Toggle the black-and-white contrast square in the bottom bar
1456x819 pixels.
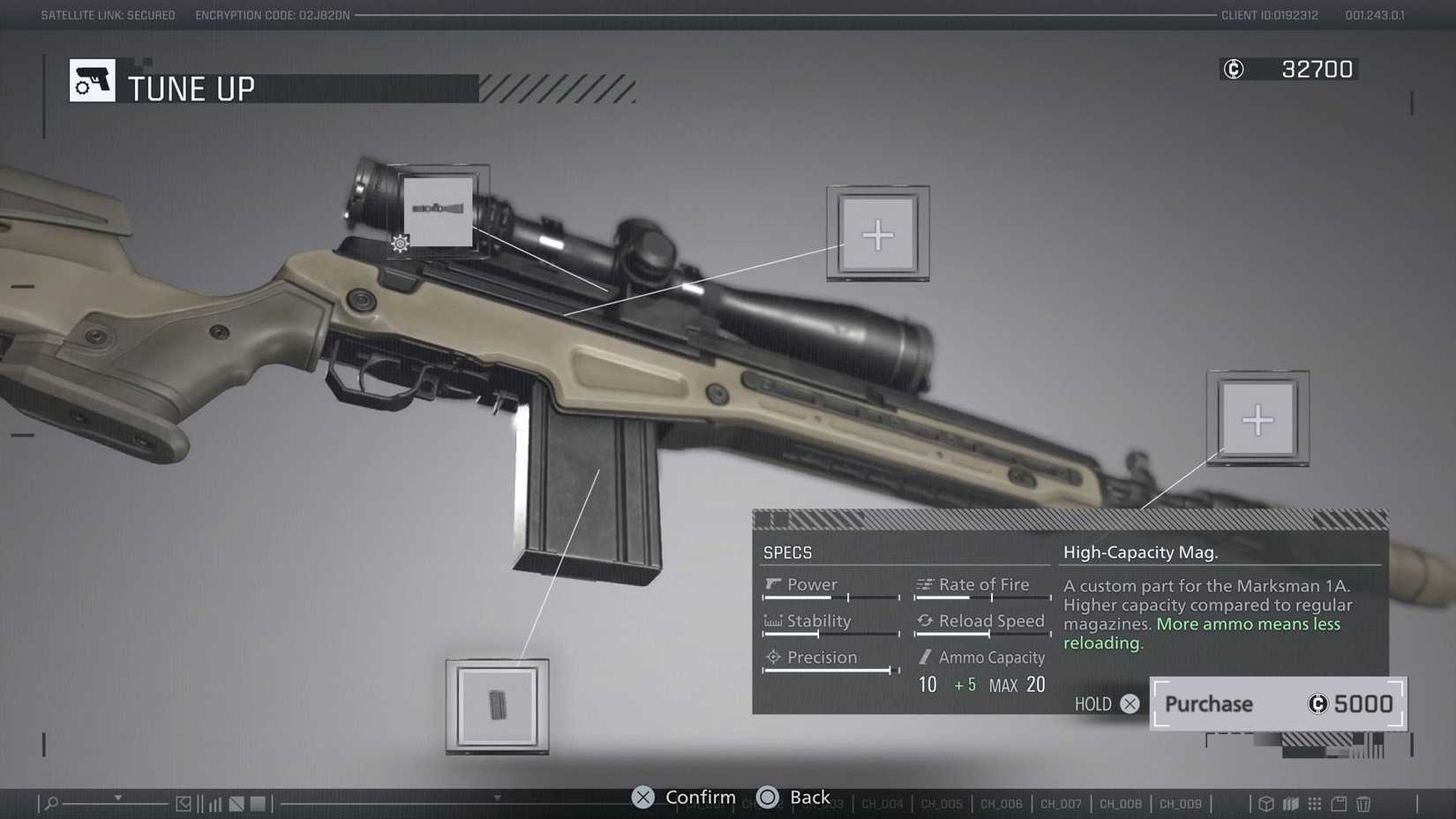tap(236, 802)
